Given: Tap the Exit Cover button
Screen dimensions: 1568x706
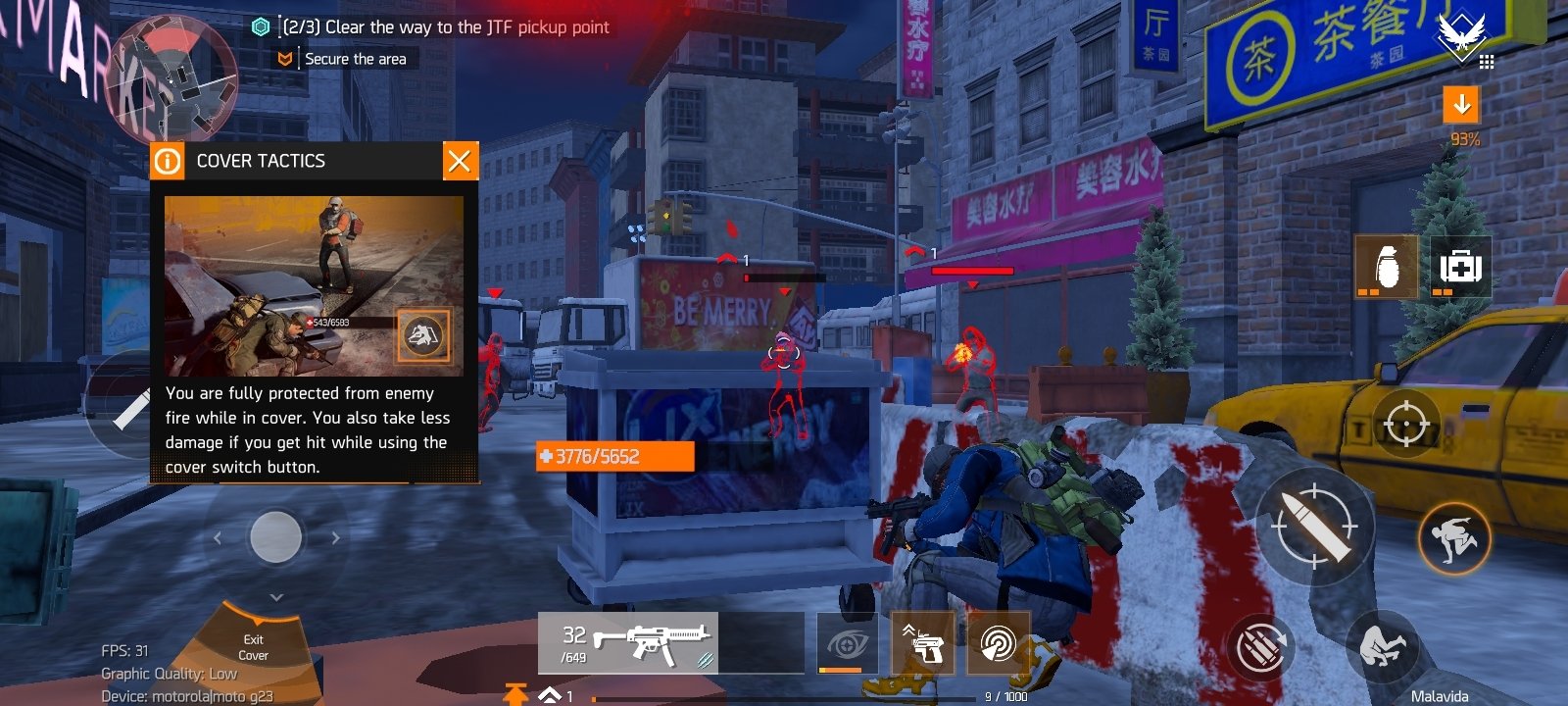Looking at the screenshot, I should pyautogui.click(x=253, y=647).
